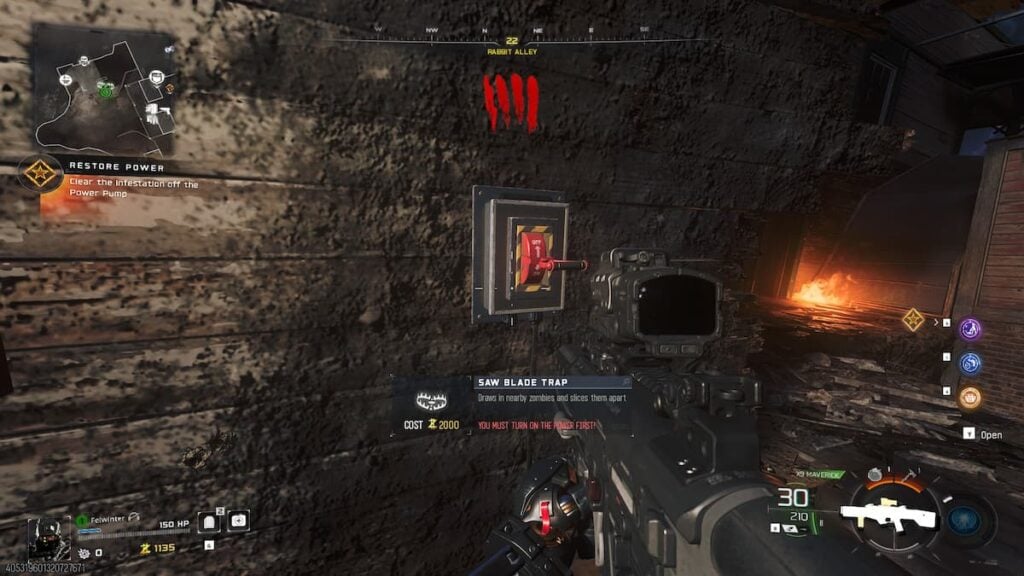
Task: Click the purple perk icon
Action: (x=970, y=329)
